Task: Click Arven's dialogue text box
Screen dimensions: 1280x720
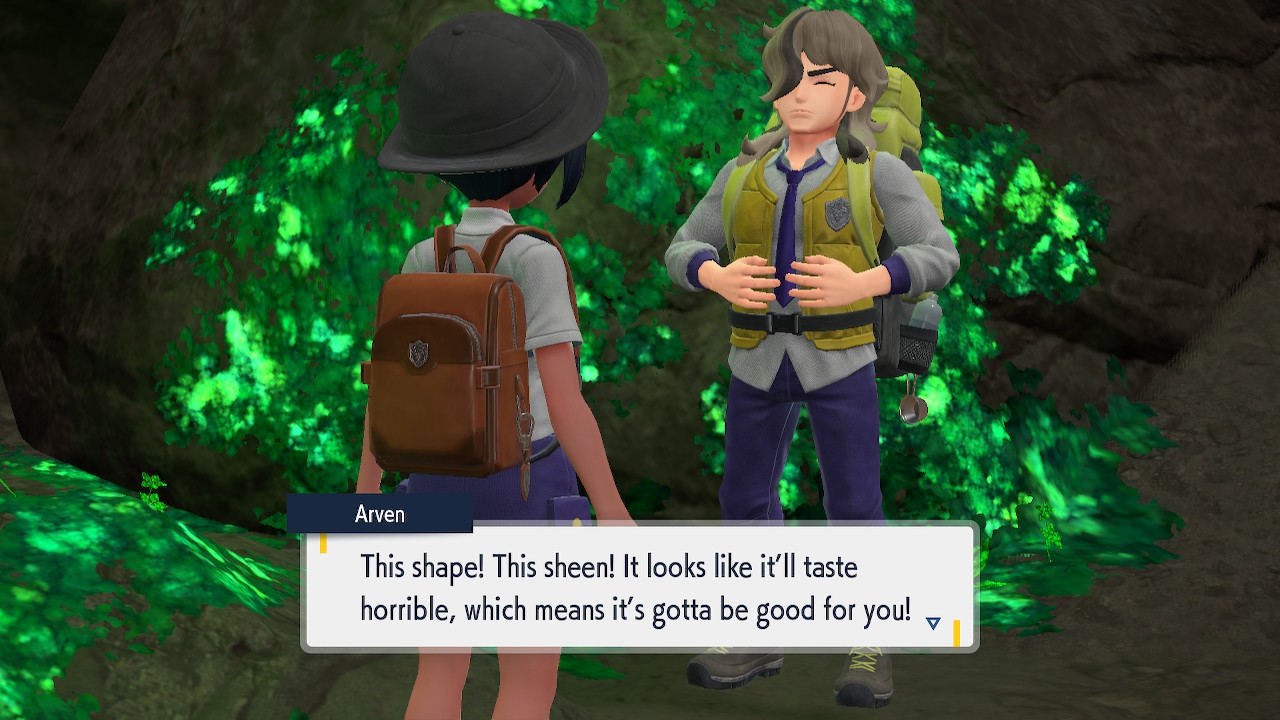Action: point(638,588)
